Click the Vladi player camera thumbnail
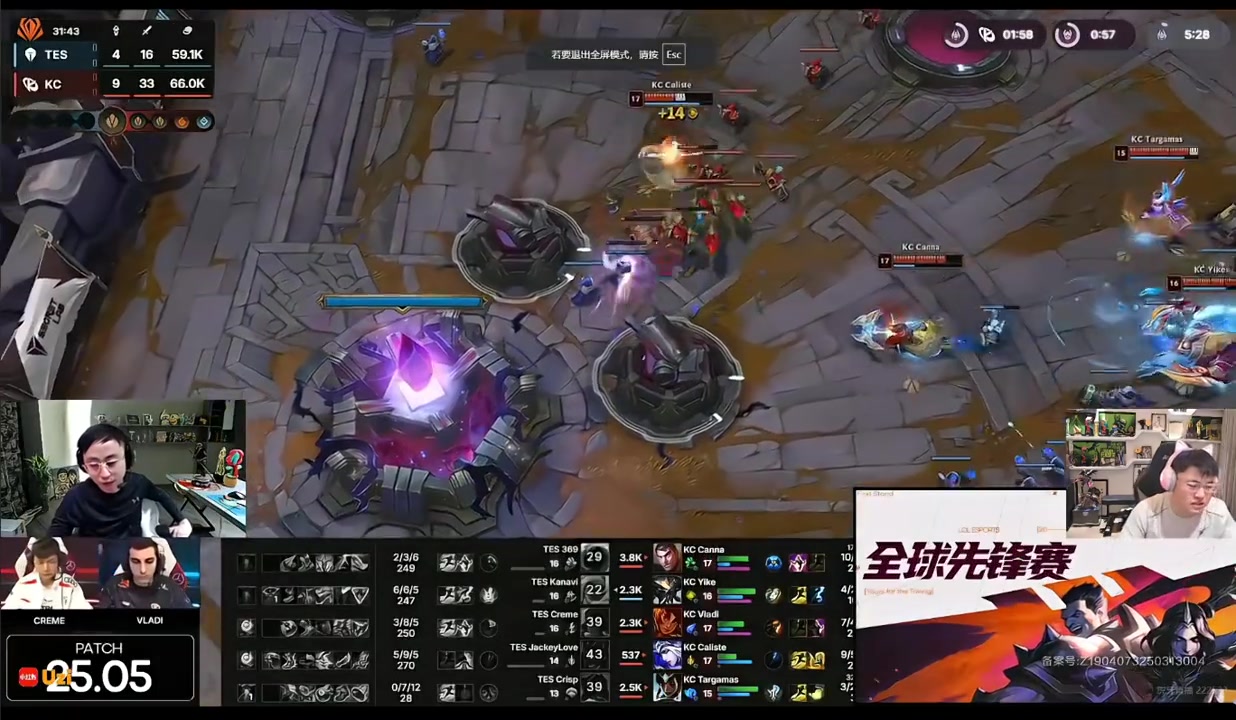The height and width of the screenshot is (720, 1236). pos(148,576)
